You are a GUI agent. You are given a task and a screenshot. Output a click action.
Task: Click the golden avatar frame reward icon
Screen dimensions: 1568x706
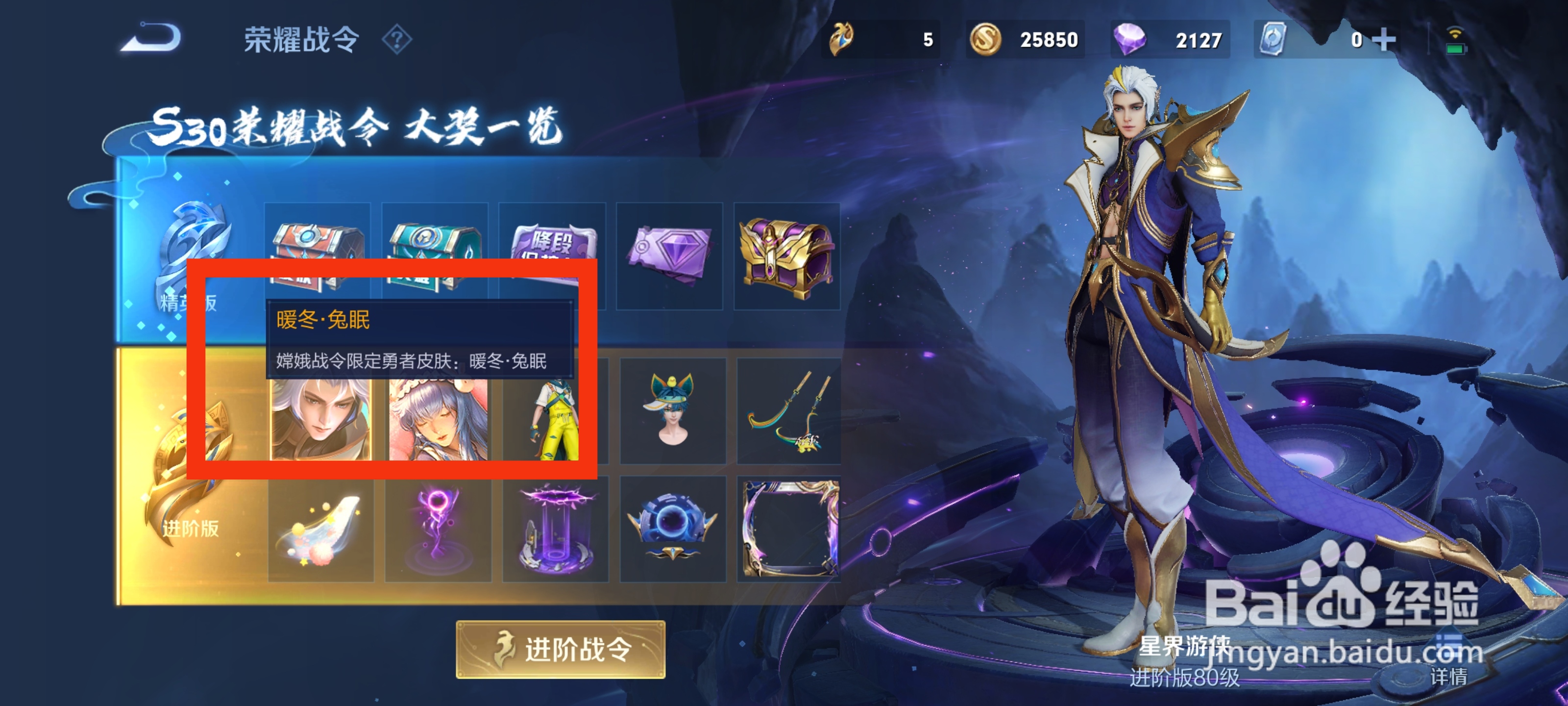coord(788,530)
